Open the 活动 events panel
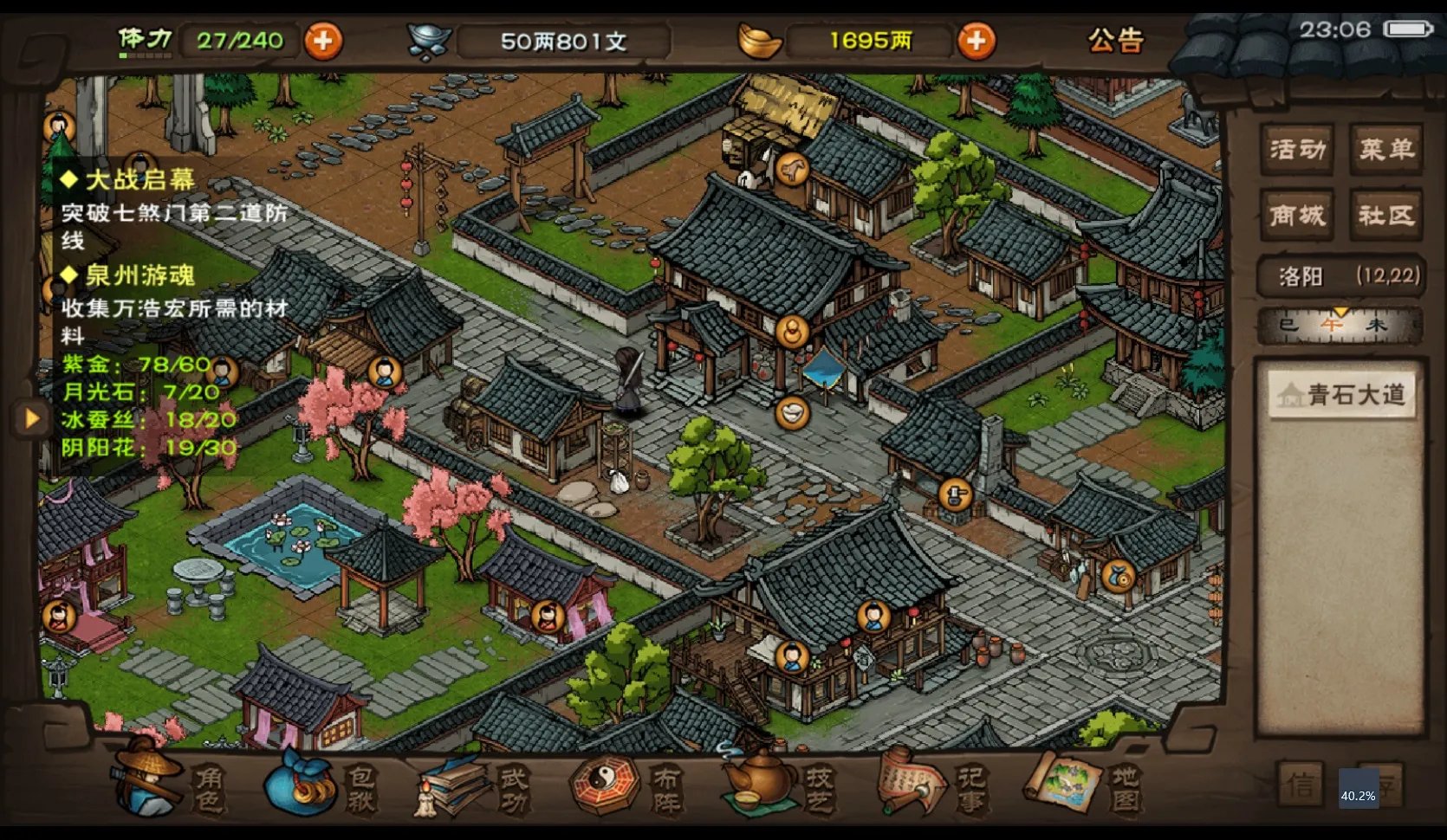Image resolution: width=1447 pixels, height=840 pixels. tap(1297, 150)
